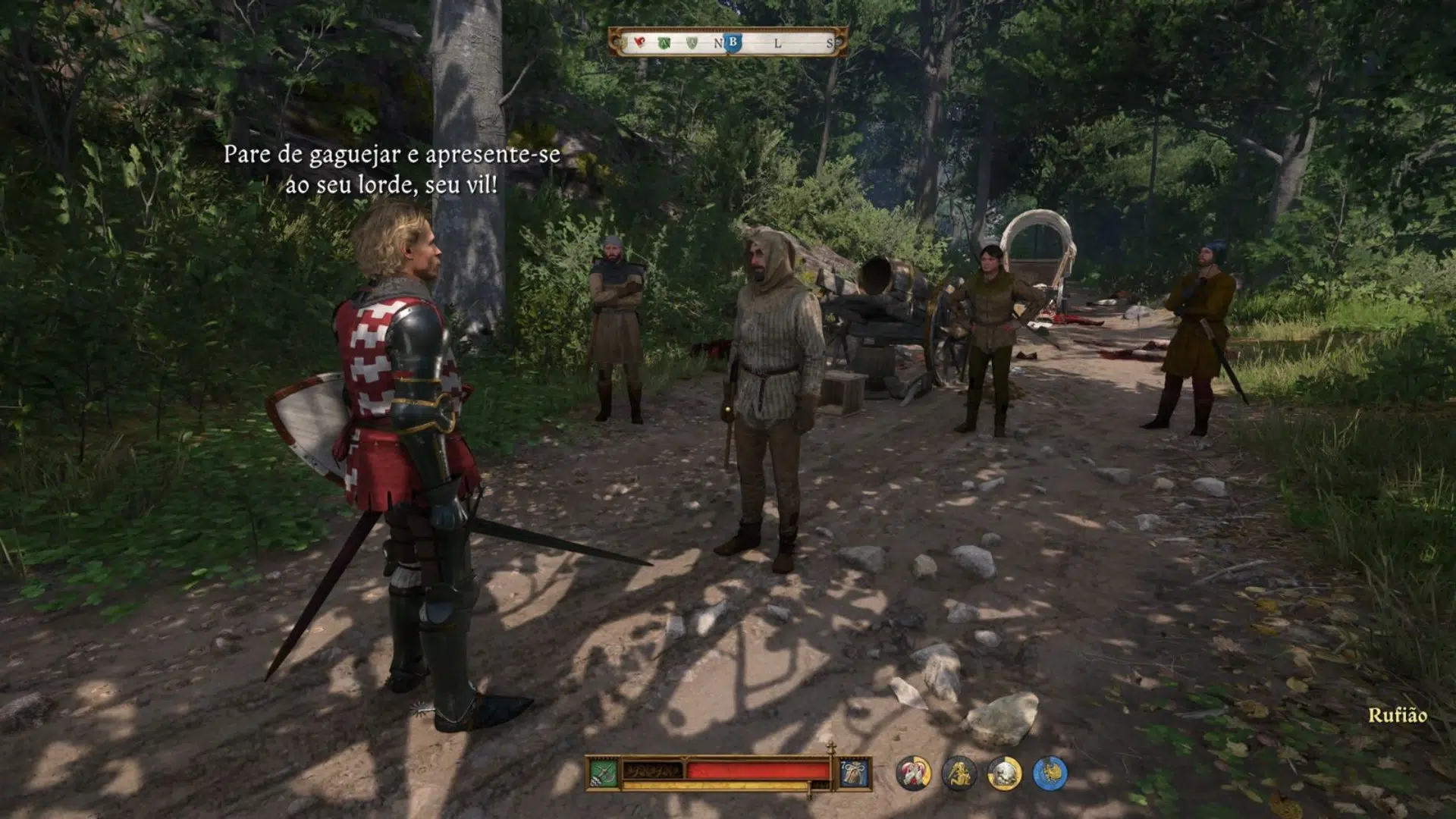Inspect the golden seated figure status icon

(959, 773)
